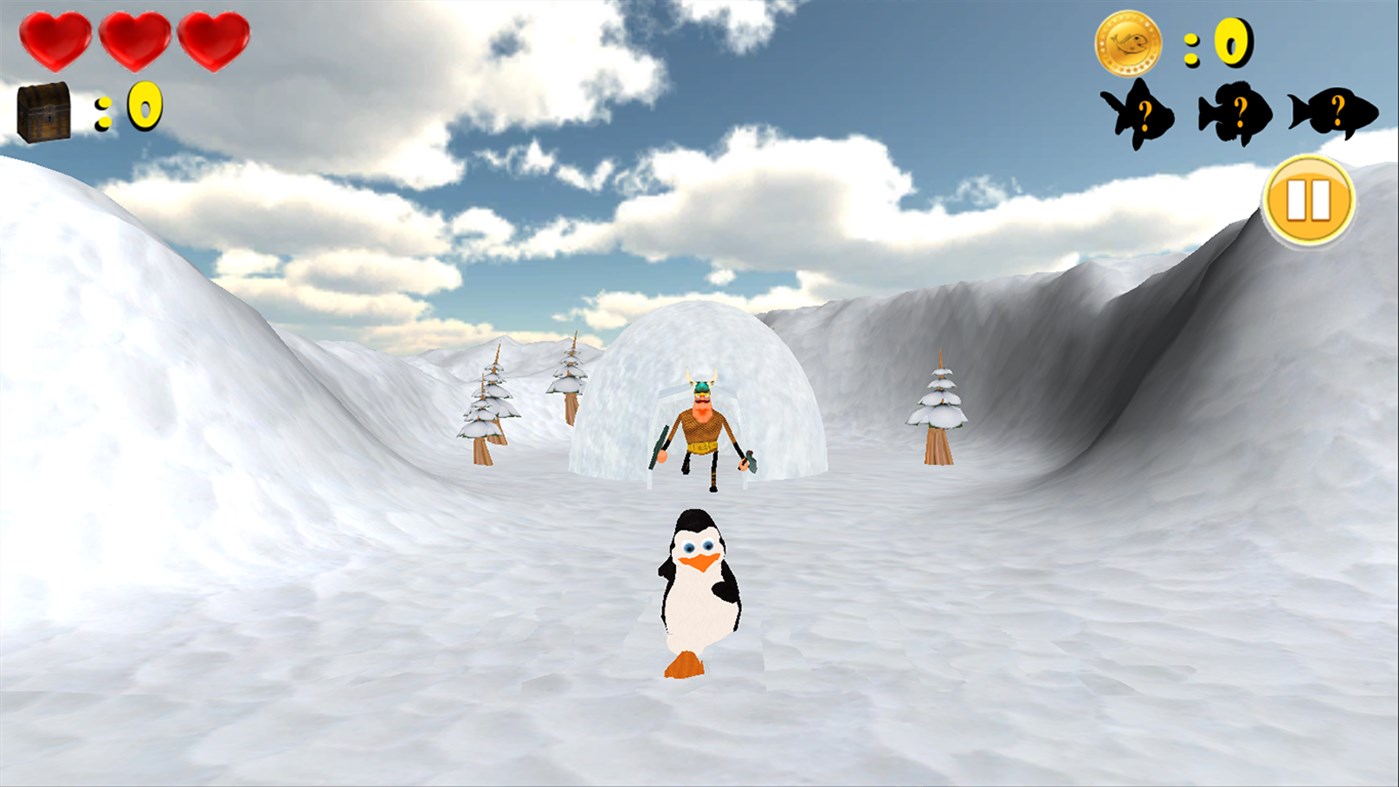Select the middle mystery fish silhouette
This screenshot has height=787, width=1399.
click(x=1234, y=110)
